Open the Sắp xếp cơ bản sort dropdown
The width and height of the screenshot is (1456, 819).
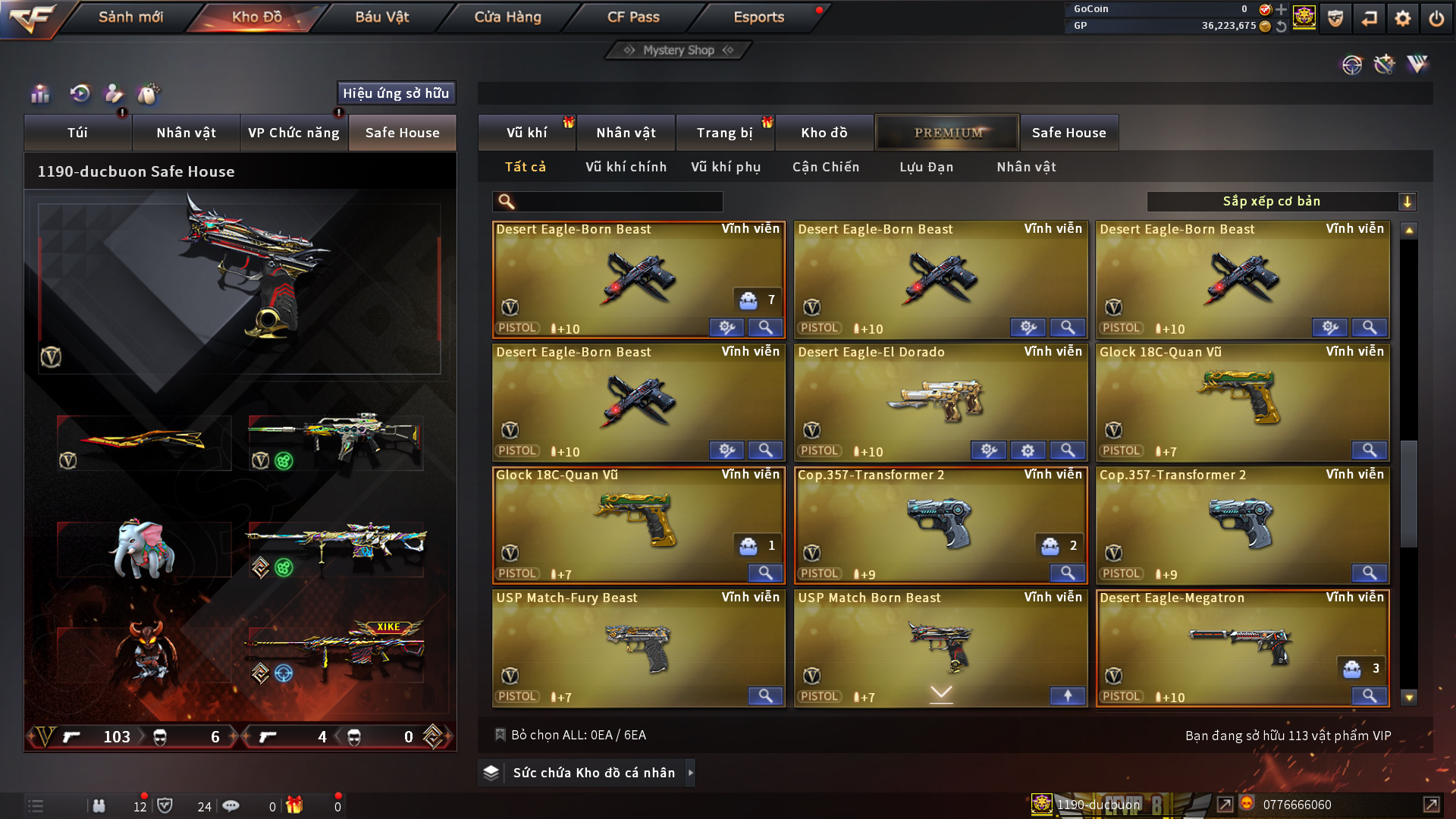pos(1280,202)
